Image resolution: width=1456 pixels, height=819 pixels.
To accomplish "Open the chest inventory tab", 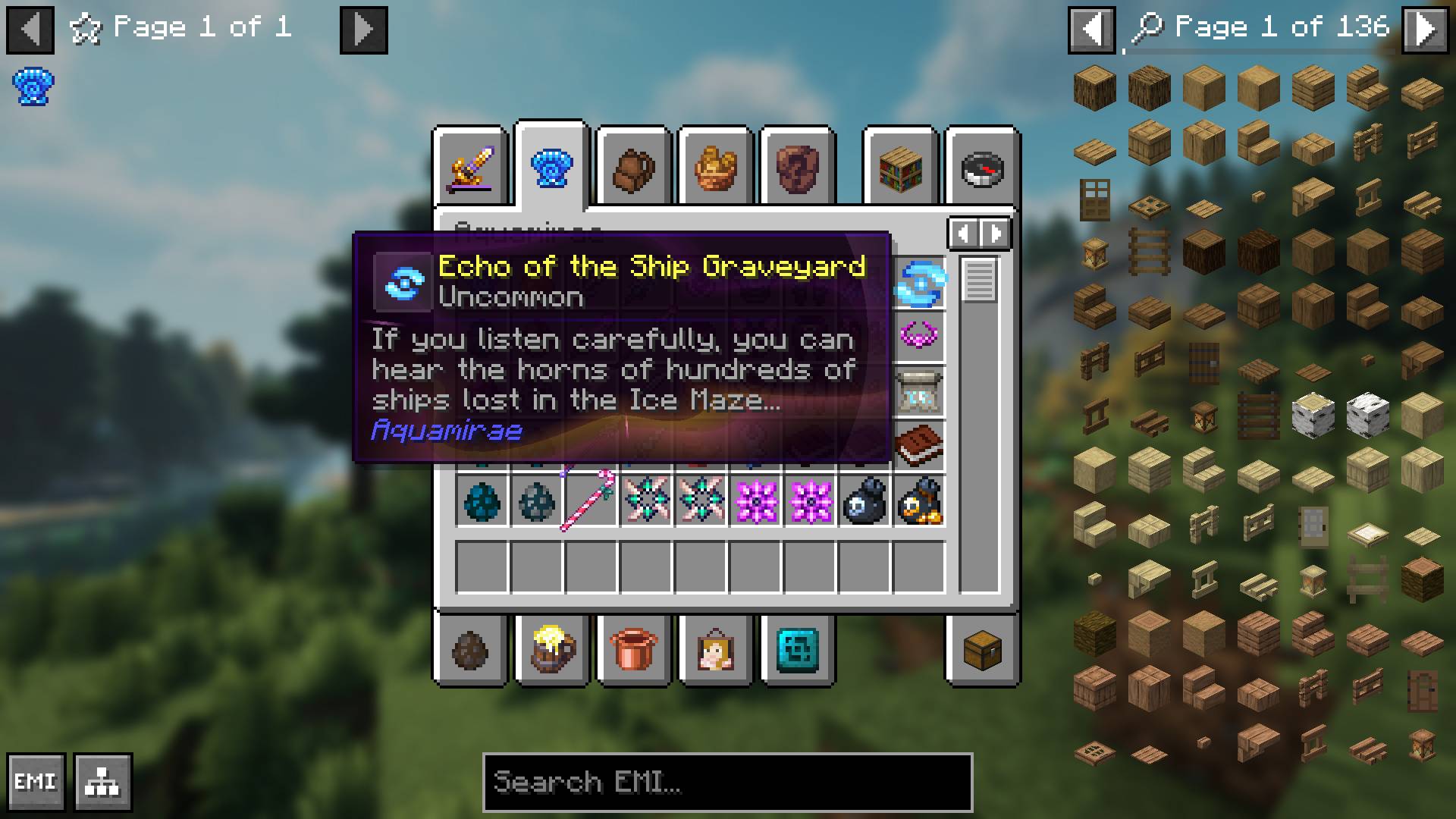I will [982, 650].
